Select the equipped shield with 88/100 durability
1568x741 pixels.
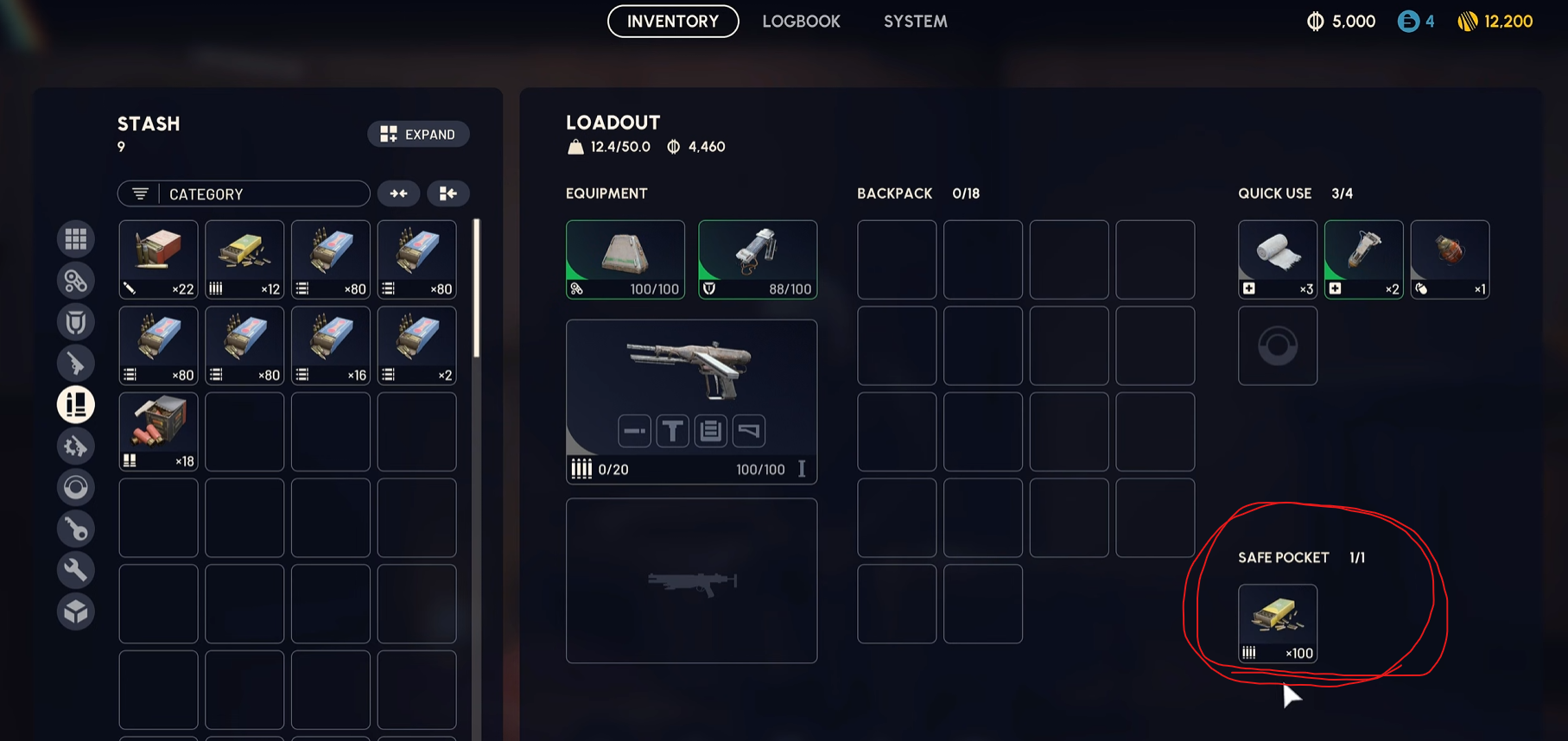click(758, 259)
